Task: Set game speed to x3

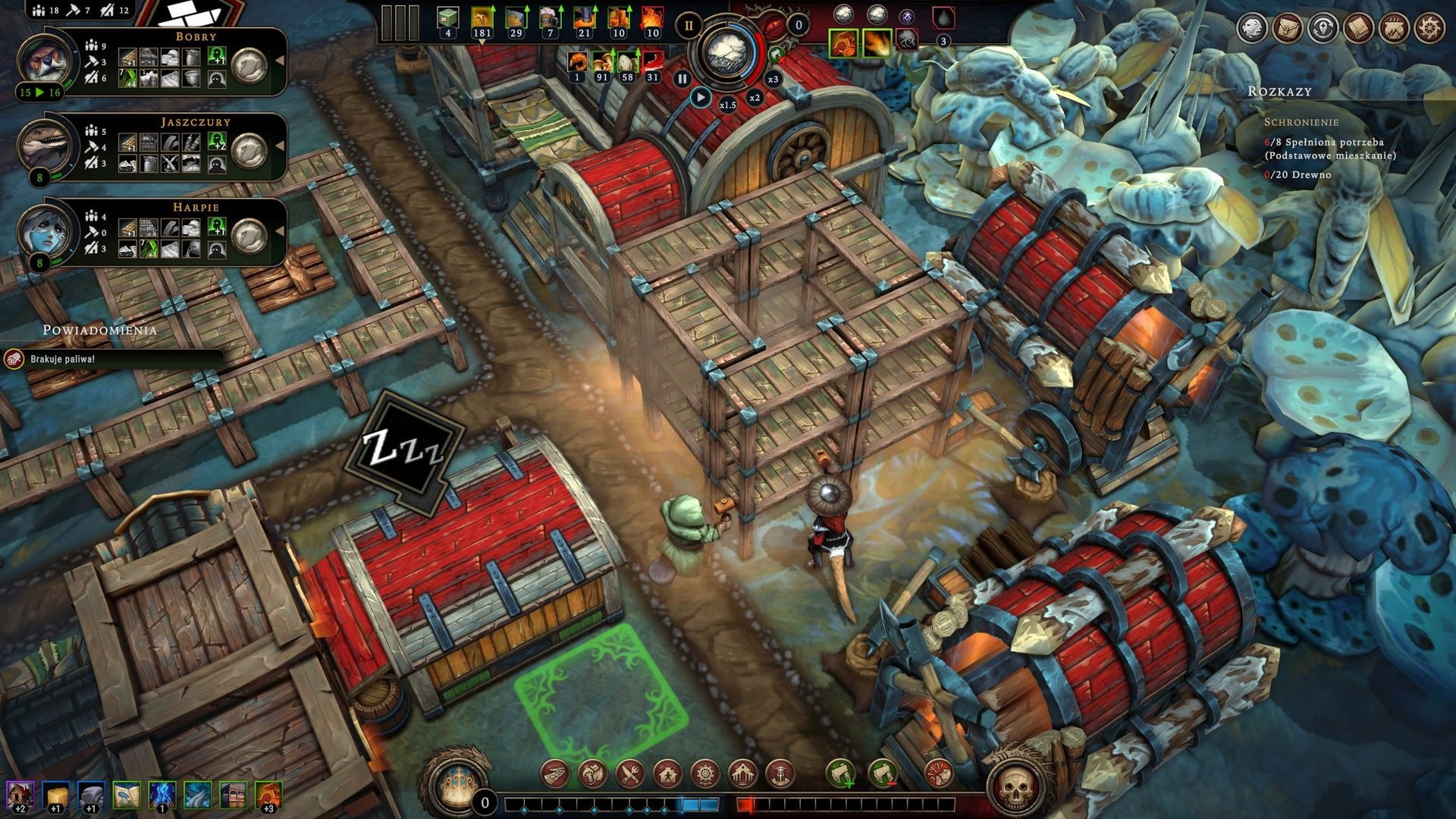Action: pyautogui.click(x=773, y=79)
